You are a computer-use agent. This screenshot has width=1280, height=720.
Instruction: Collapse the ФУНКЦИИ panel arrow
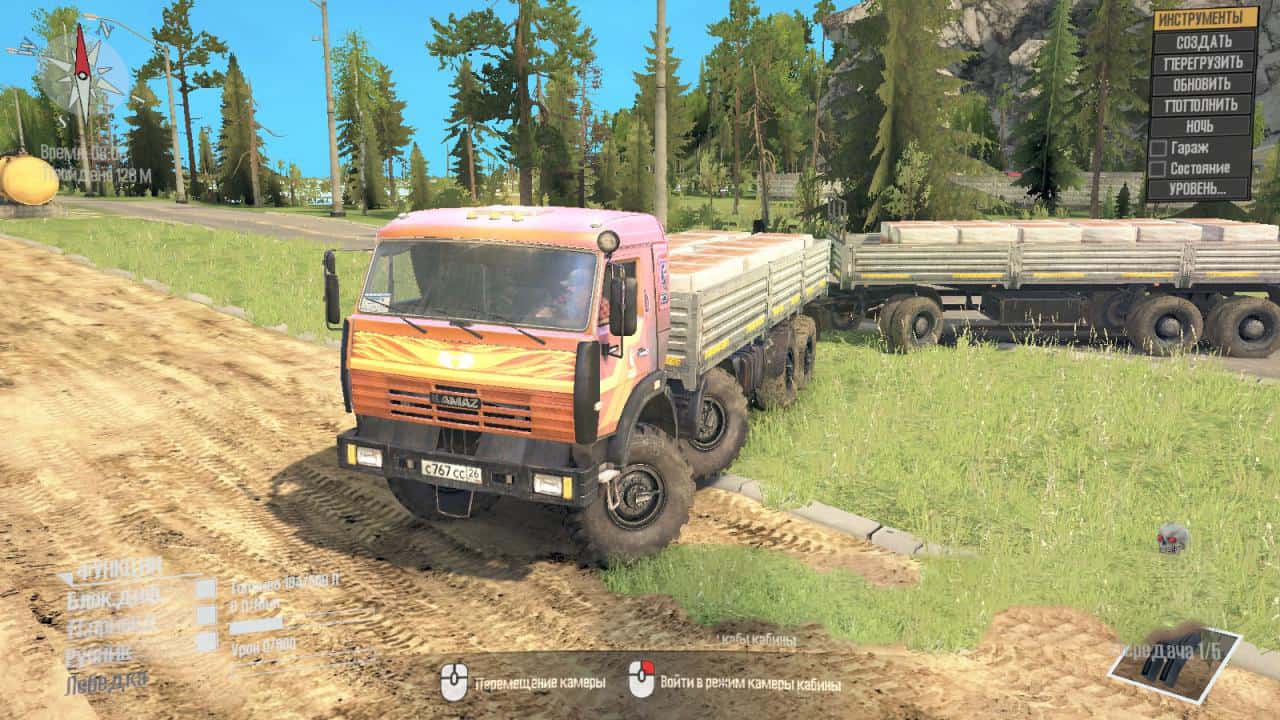[x=66, y=576]
